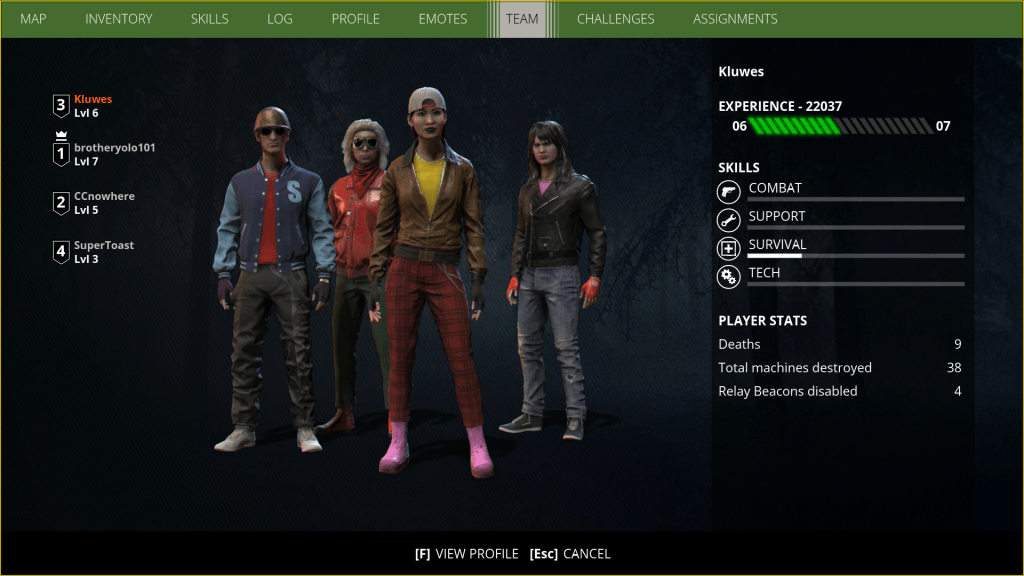This screenshot has width=1024, height=576.
Task: Open the Inventory tab
Action: click(x=119, y=19)
